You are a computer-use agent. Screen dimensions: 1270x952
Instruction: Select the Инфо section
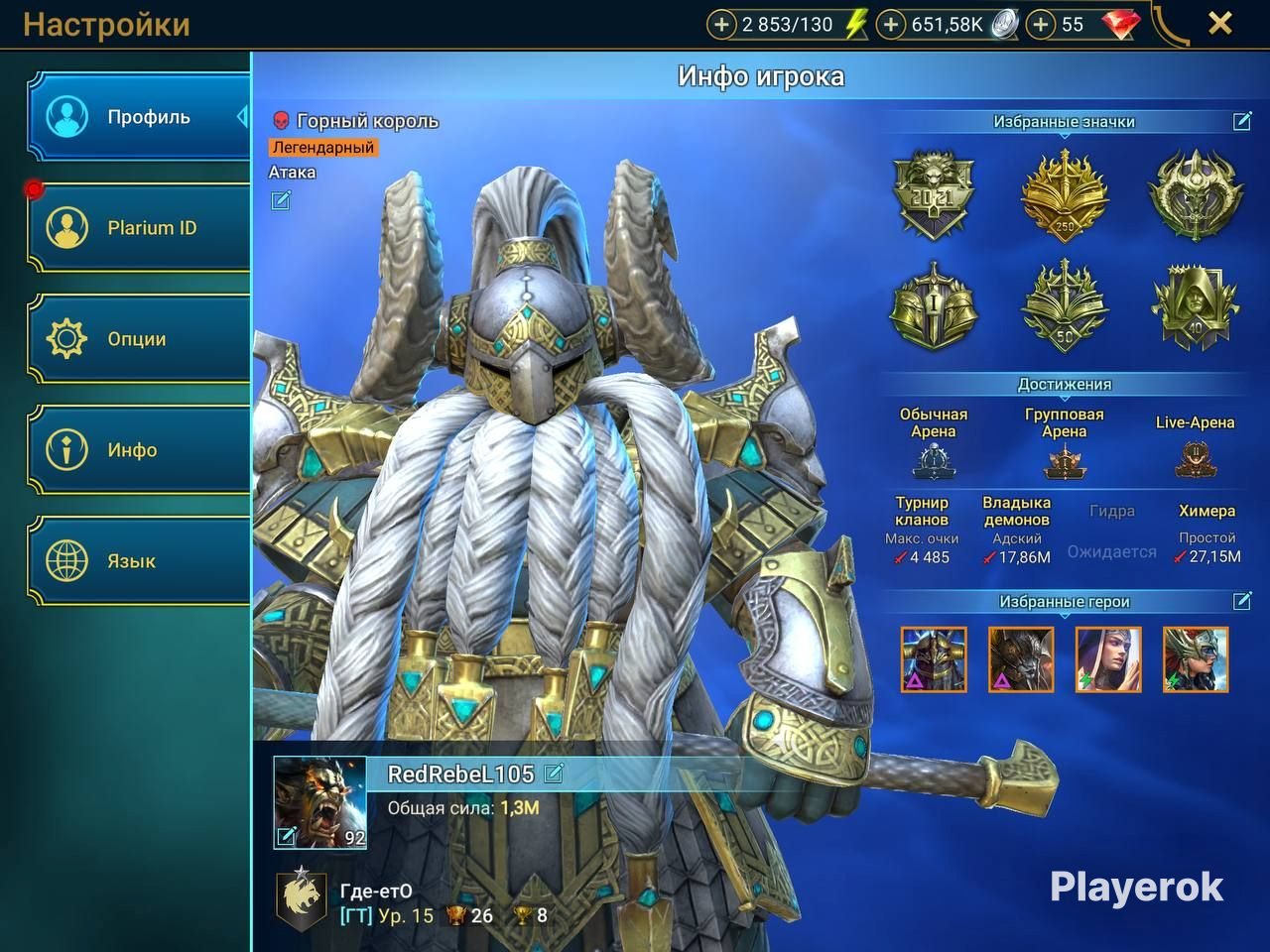[x=139, y=450]
